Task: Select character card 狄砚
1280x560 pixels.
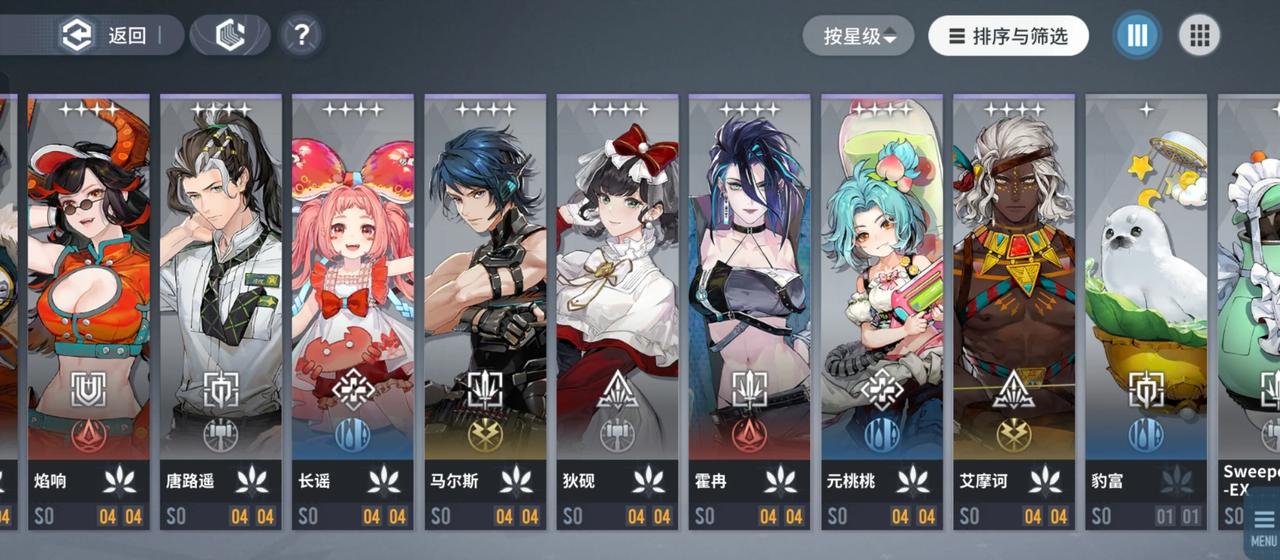Action: point(617,300)
